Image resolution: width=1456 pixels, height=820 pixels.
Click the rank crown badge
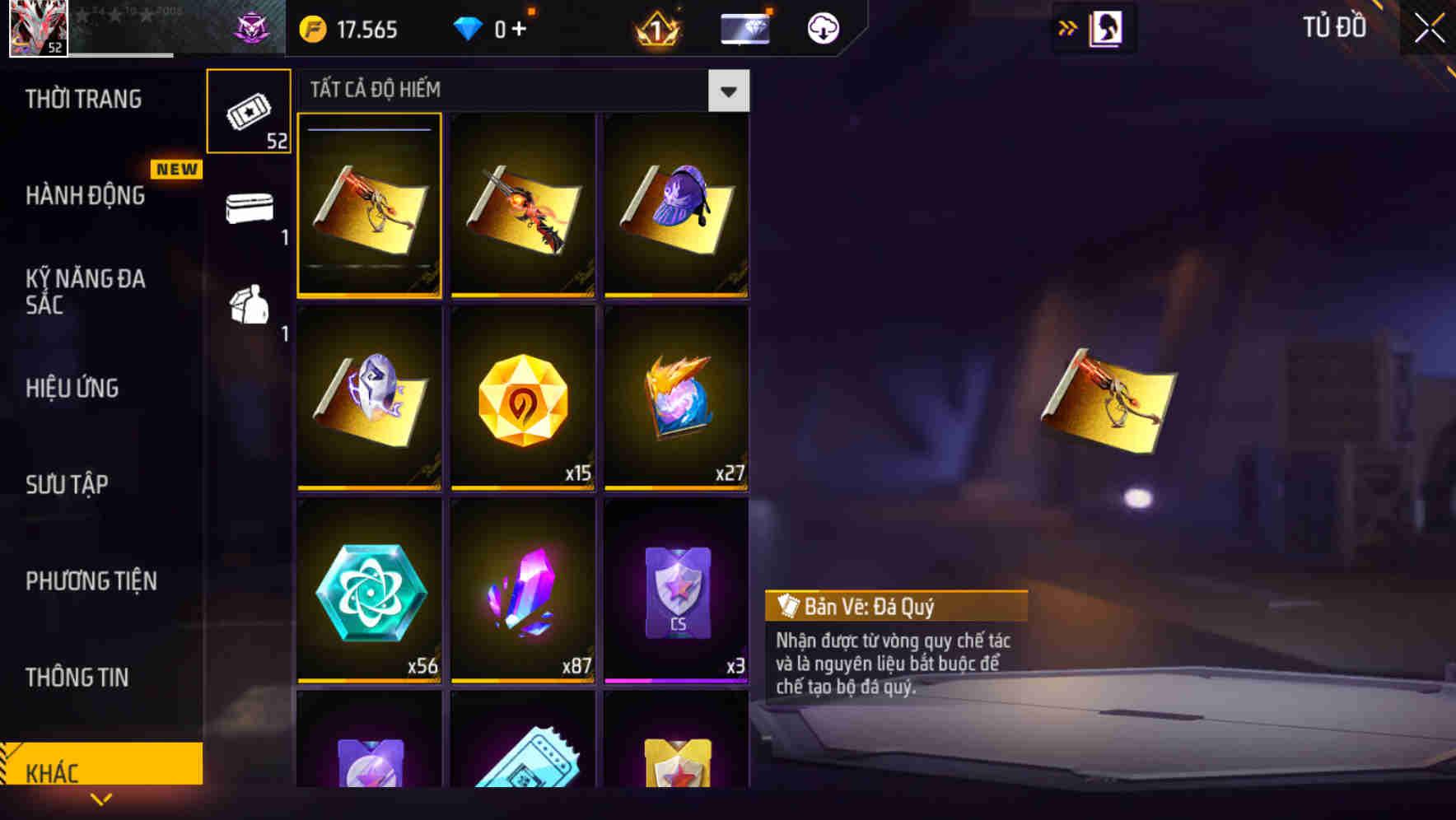pos(655,27)
